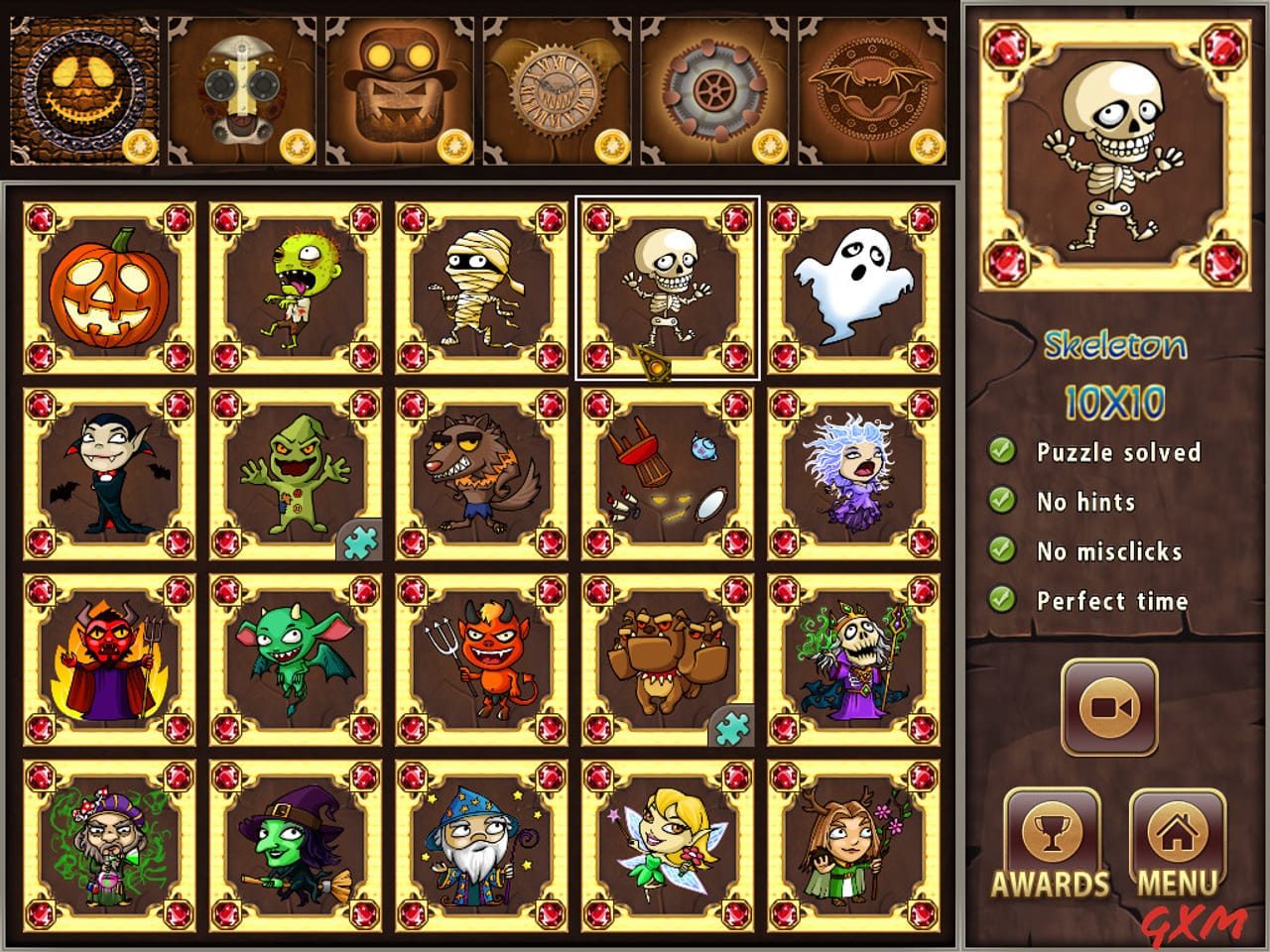Viewport: 1270px width, 952px height.
Task: Click the checkmark next to Perfect time
Action: click(1000, 601)
